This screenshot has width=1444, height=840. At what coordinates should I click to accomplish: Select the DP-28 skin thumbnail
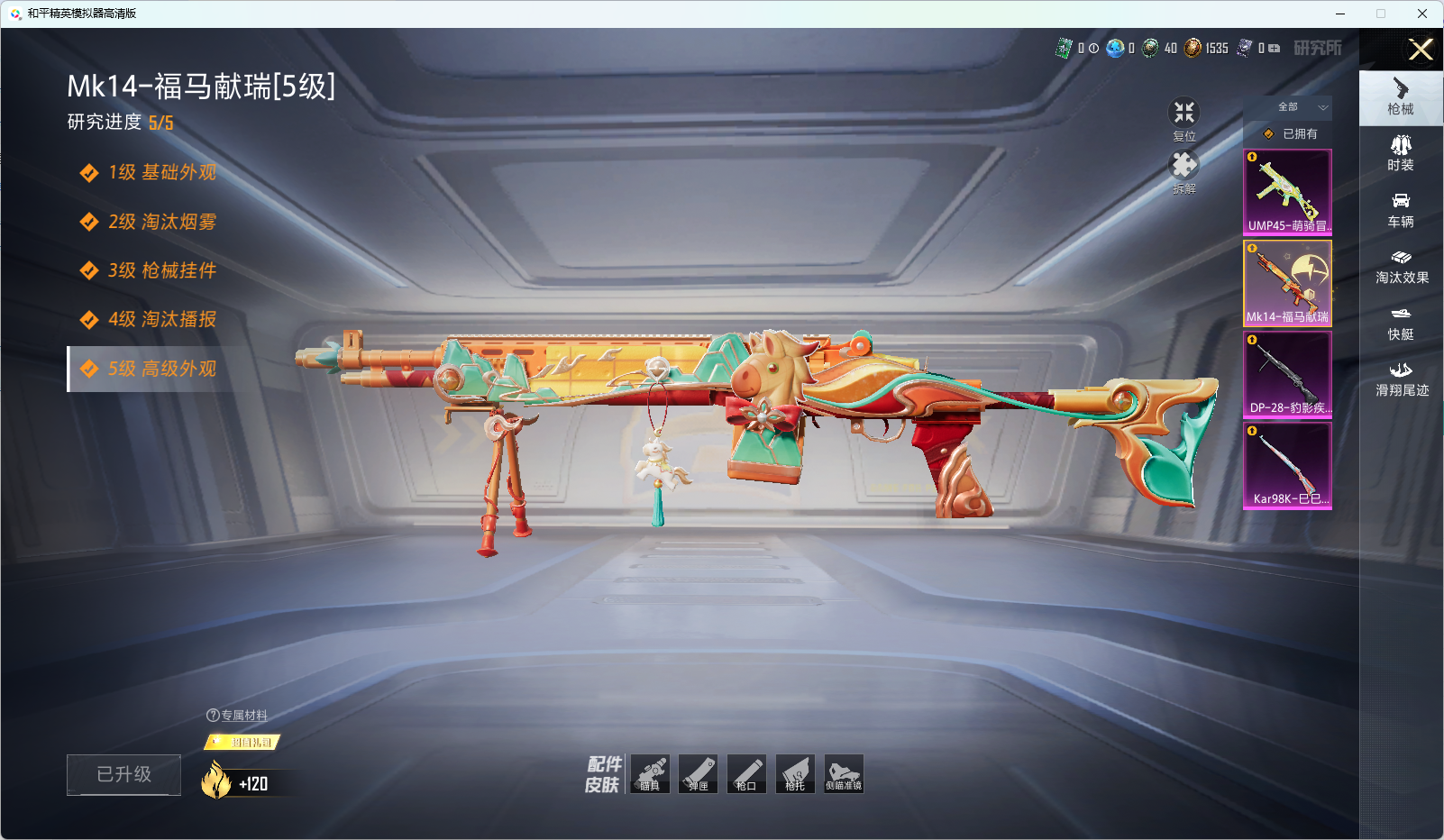tap(1287, 374)
